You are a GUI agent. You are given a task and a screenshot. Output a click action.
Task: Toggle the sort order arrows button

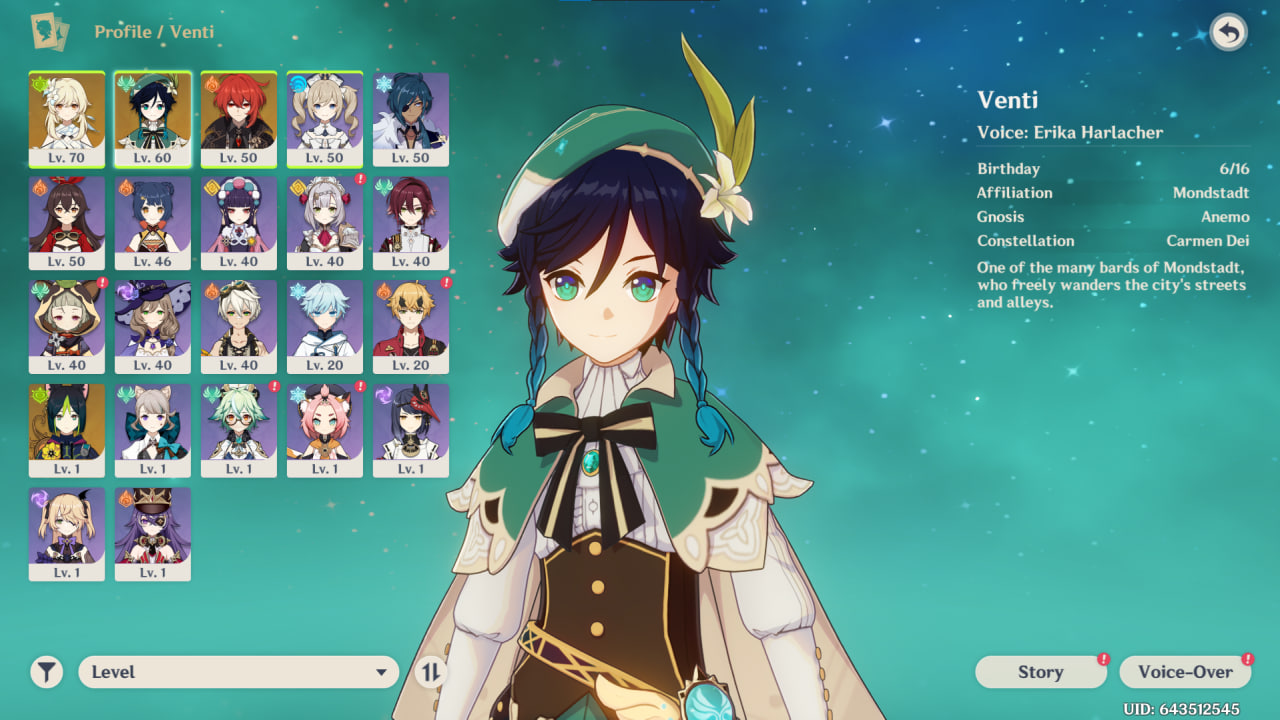point(430,672)
